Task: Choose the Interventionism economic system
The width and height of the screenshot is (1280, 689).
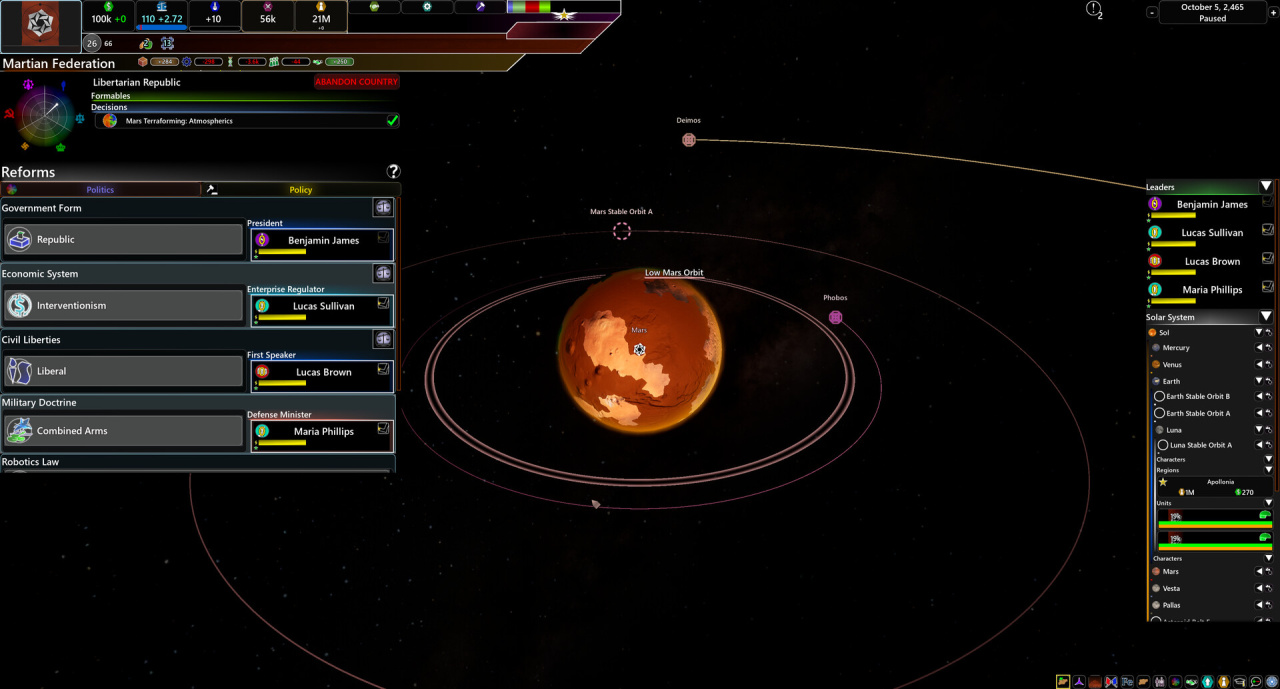Action: coord(124,306)
